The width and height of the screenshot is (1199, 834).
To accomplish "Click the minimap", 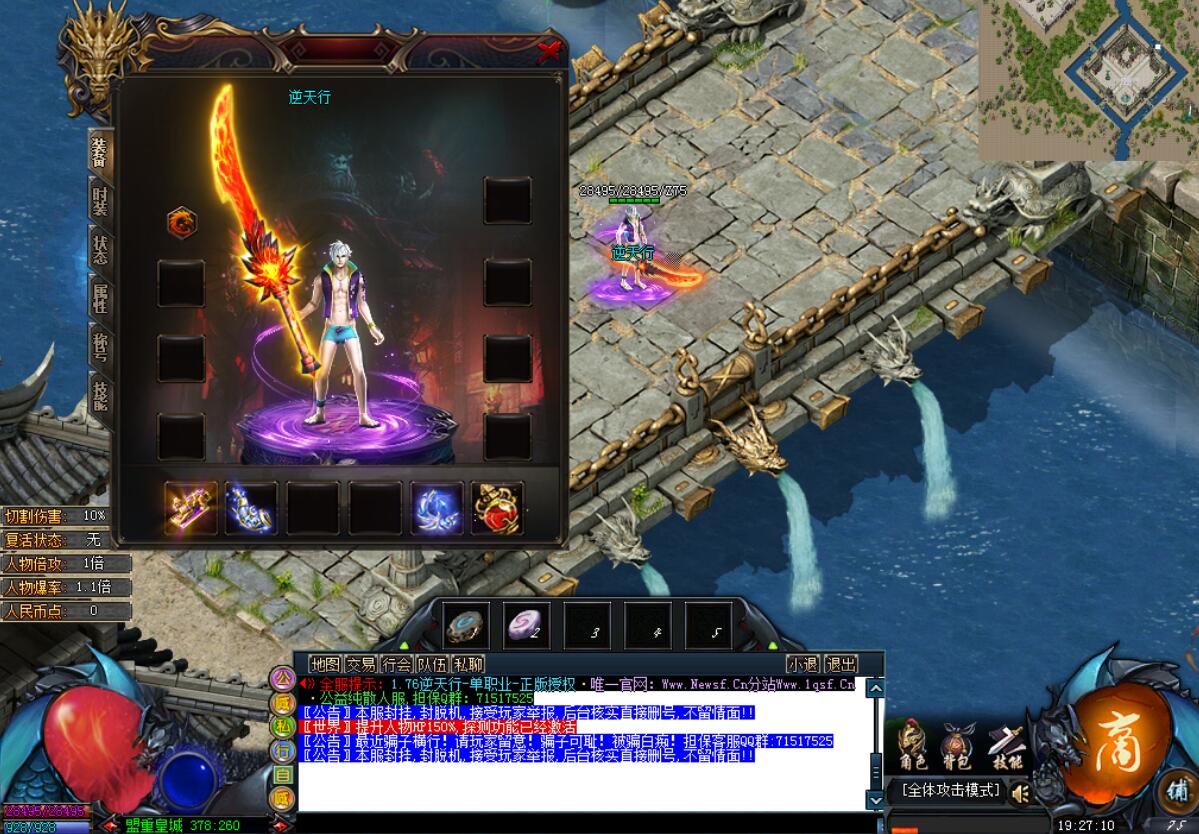I will [x=1089, y=80].
